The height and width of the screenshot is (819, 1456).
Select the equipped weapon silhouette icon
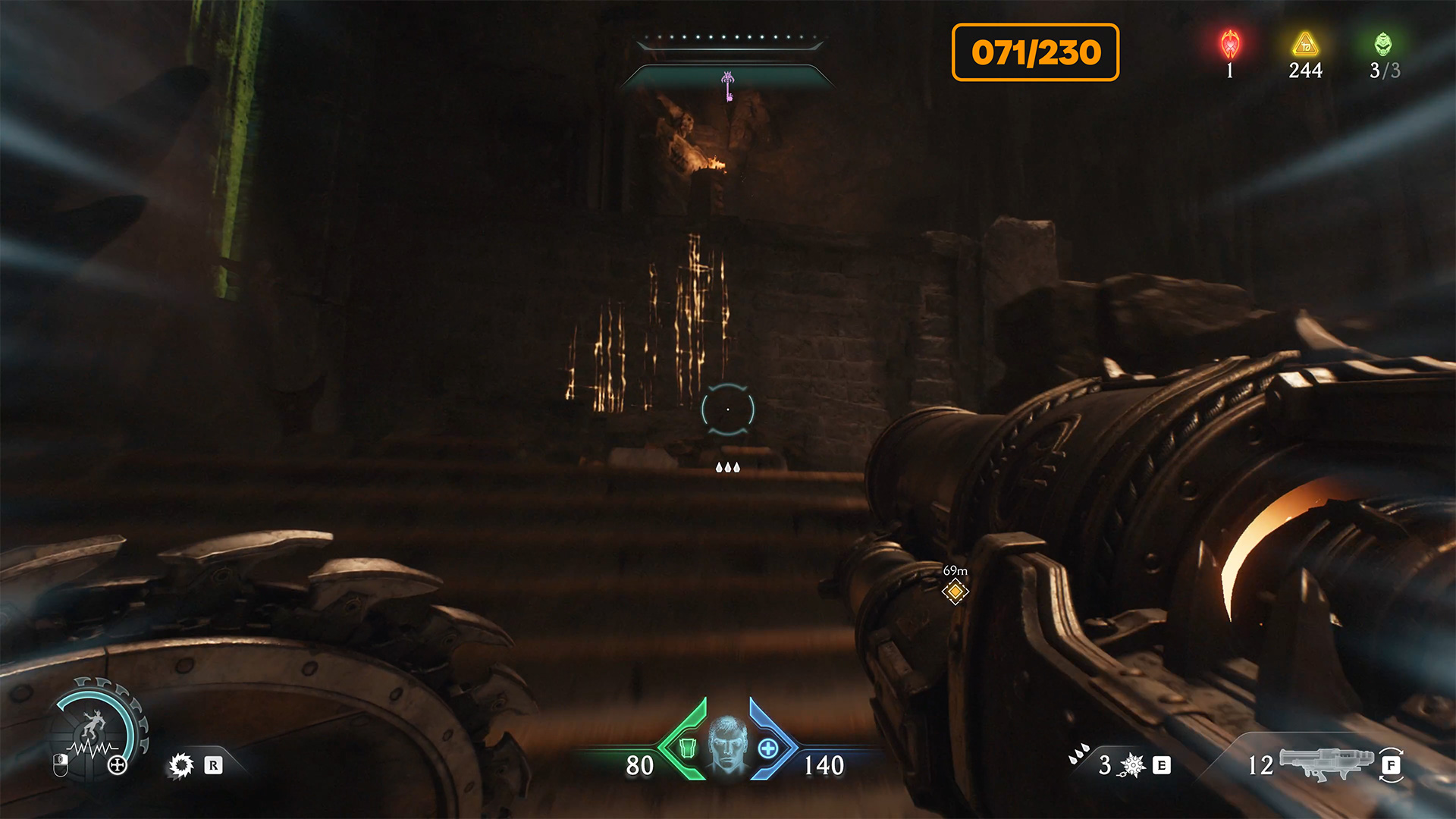tap(1326, 763)
